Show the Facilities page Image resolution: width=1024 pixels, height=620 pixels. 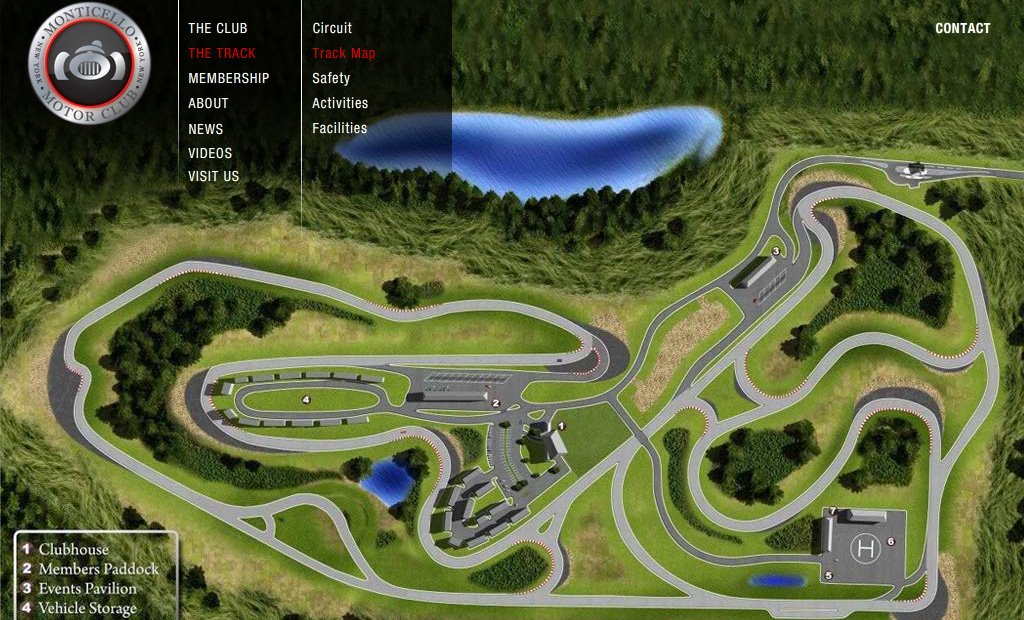coord(340,128)
